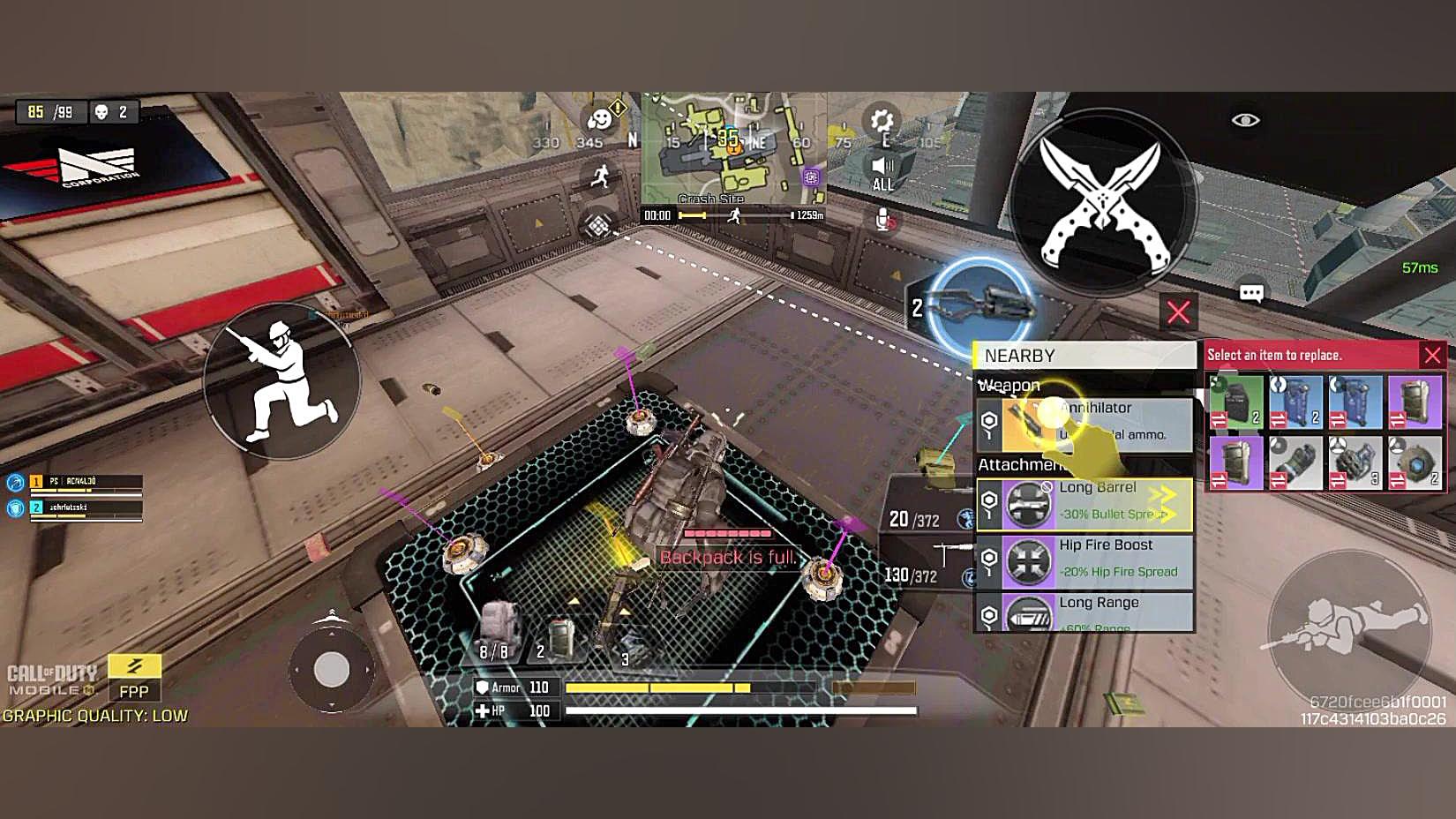The height and width of the screenshot is (819, 1456).
Task: Open the quick chat bubble
Action: [1251, 293]
